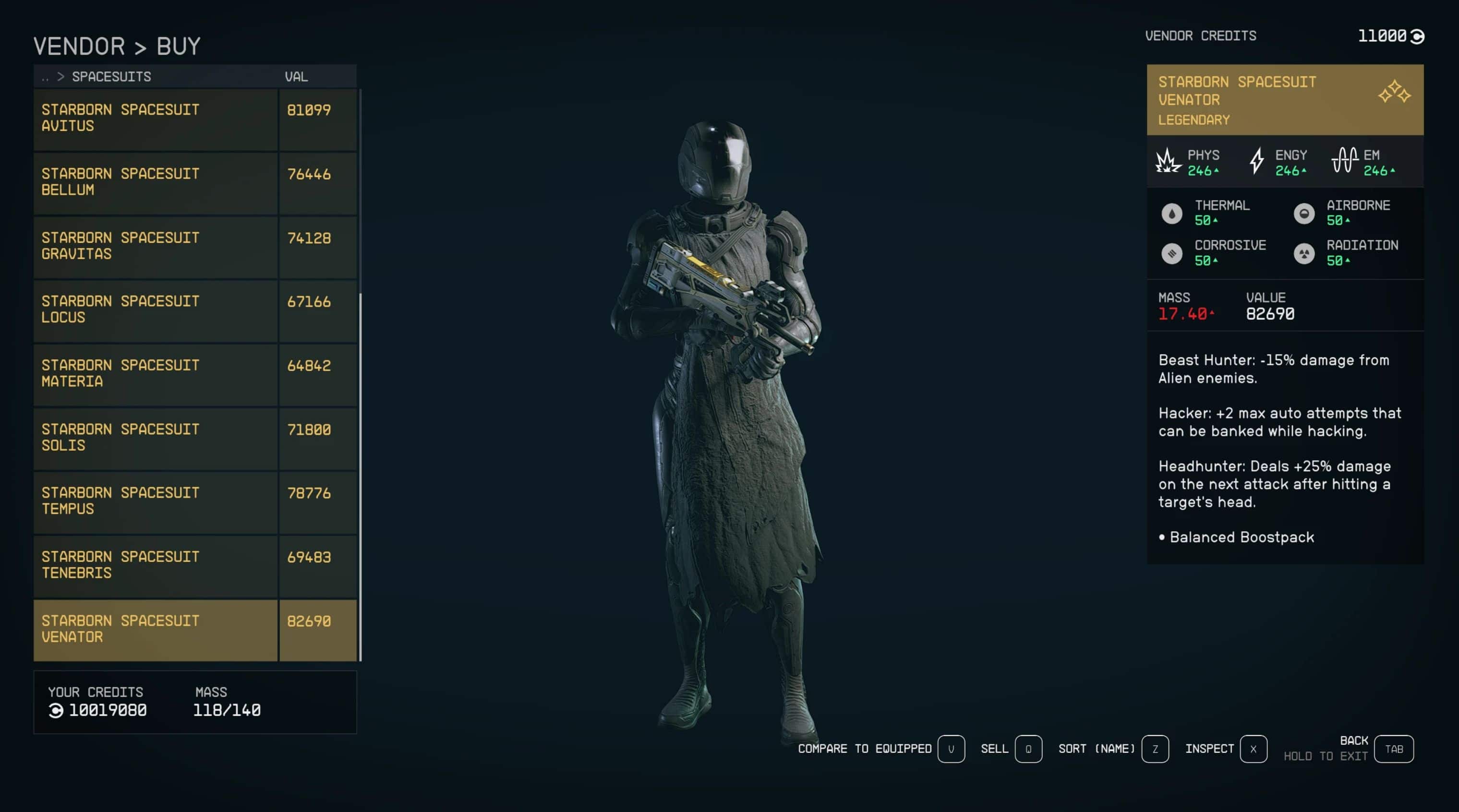This screenshot has width=1459, height=812.
Task: Choose the Starborn Spacesuit Bellum entry
Action: coord(156,182)
